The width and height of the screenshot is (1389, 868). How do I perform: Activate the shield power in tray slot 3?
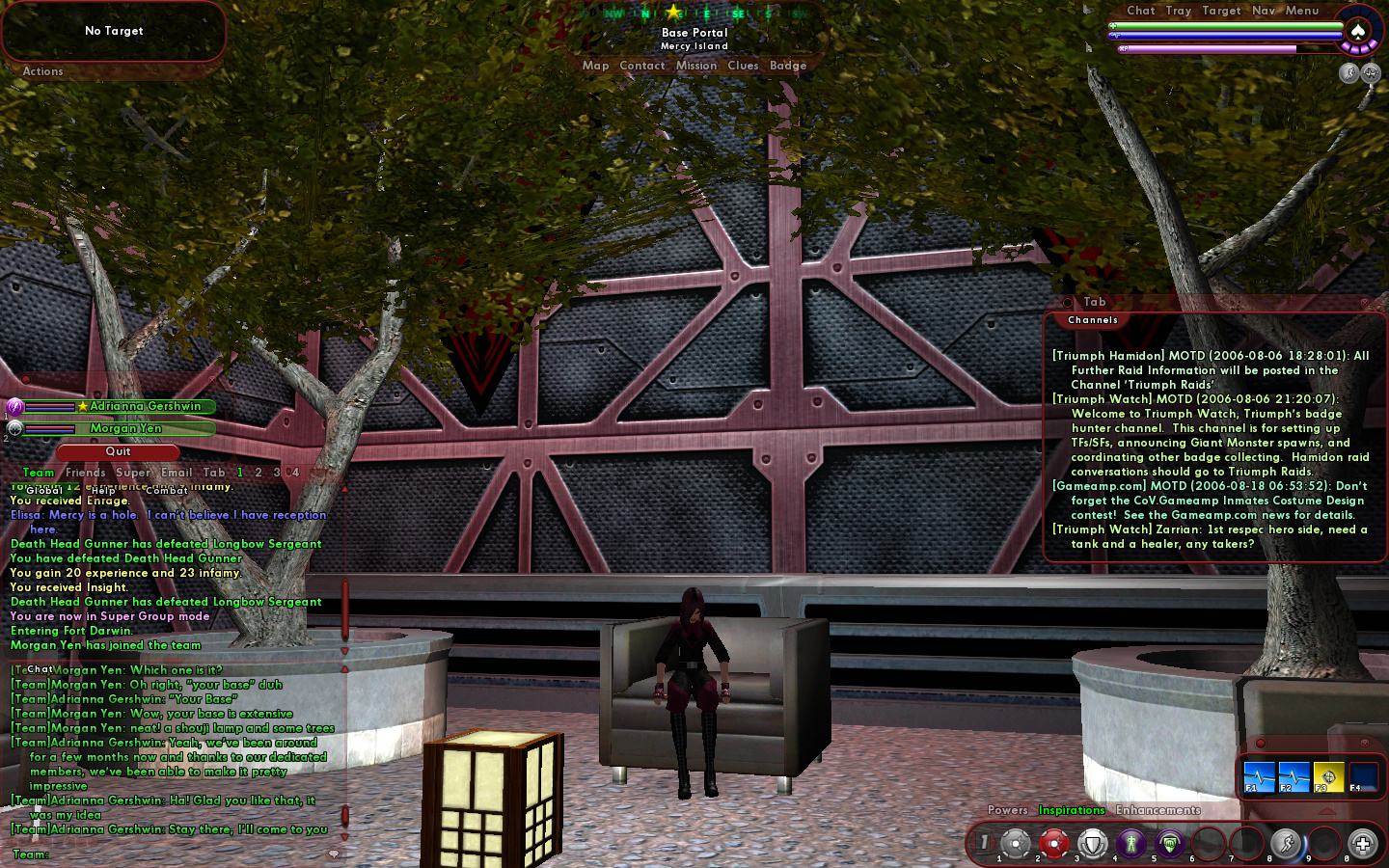click(1092, 844)
